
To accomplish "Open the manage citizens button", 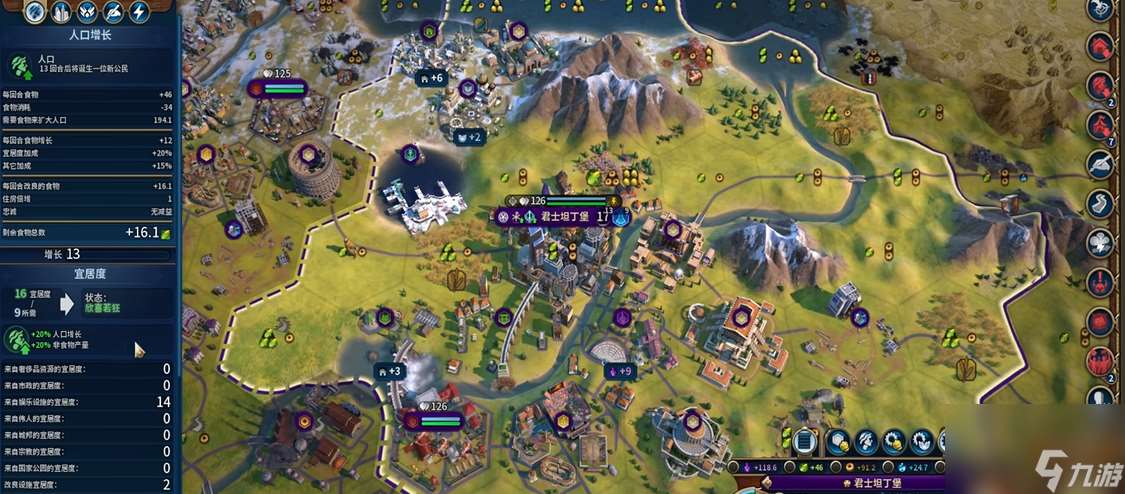I will click(866, 440).
